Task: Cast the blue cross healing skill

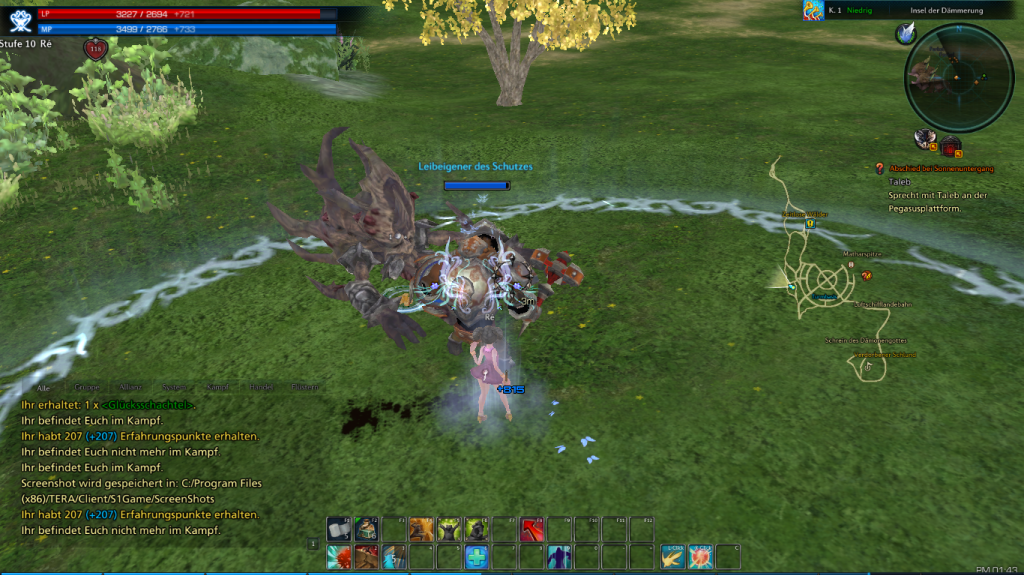Action: (x=476, y=557)
